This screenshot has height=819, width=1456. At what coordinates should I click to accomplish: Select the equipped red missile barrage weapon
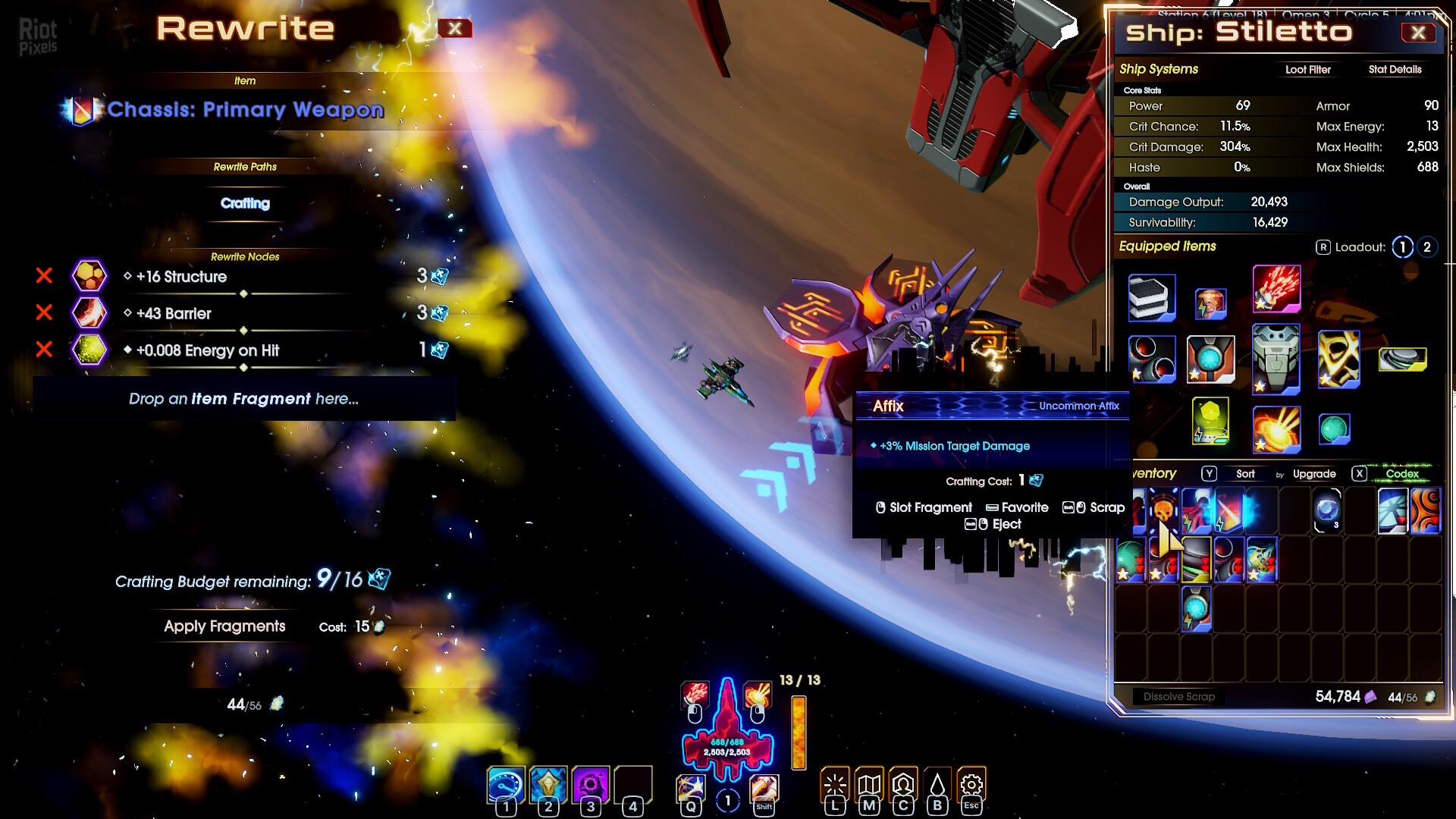[x=1276, y=289]
